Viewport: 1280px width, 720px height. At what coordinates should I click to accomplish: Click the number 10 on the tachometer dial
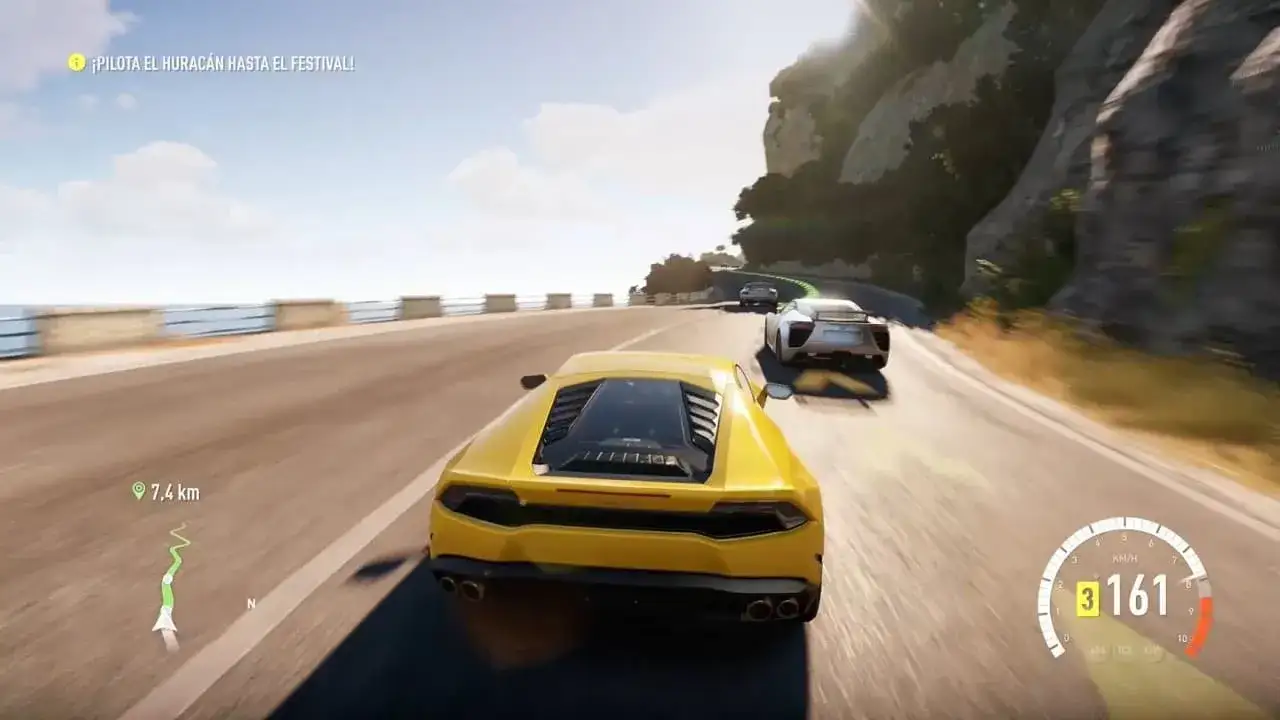click(1183, 637)
